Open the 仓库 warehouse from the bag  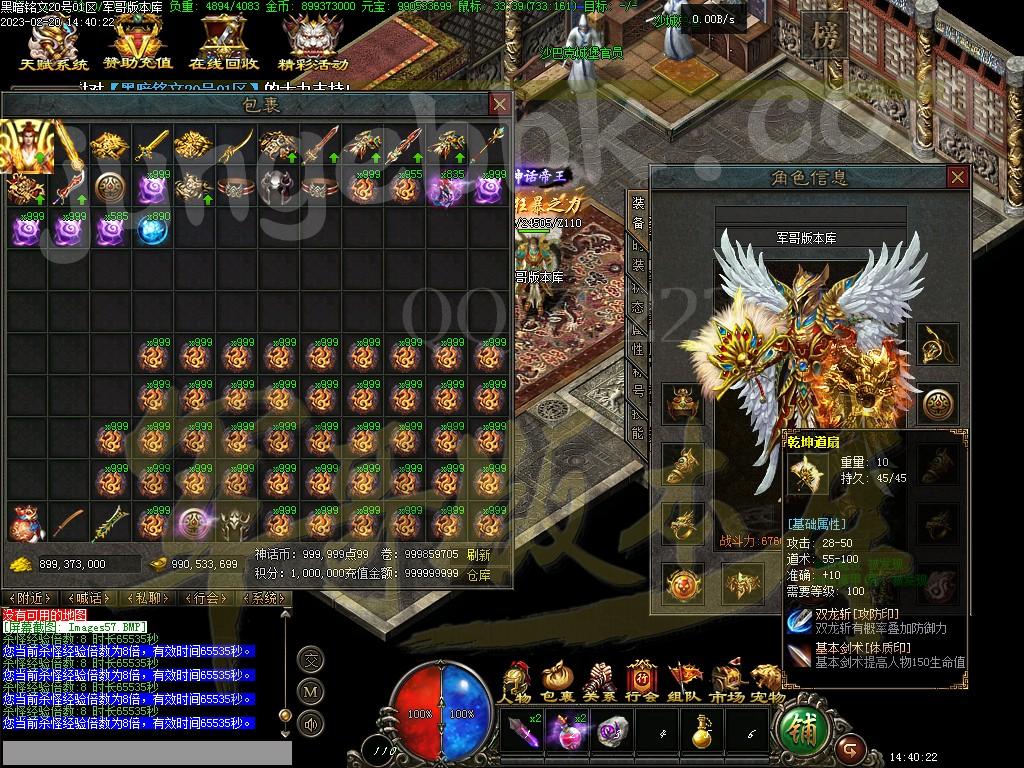pyautogui.click(x=479, y=575)
